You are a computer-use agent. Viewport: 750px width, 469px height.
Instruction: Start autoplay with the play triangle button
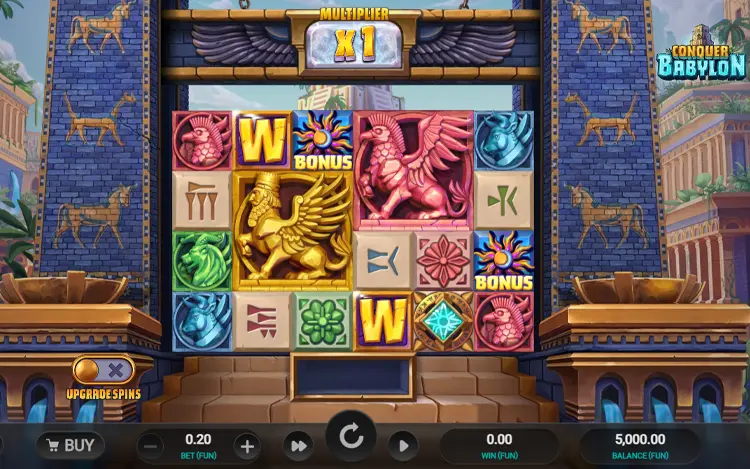tap(402, 446)
